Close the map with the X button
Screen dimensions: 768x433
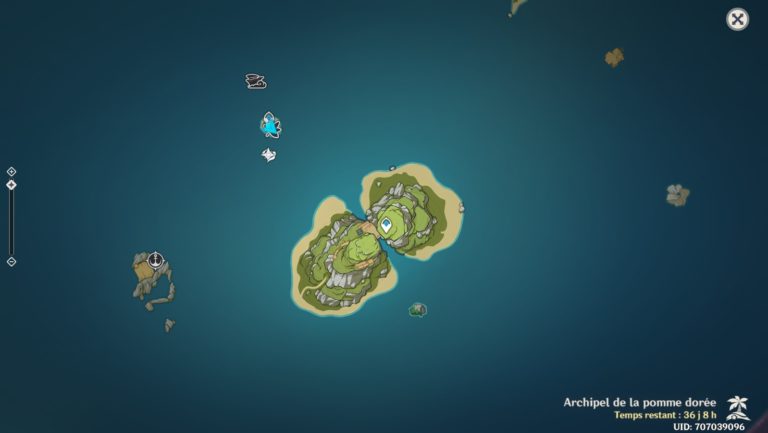tap(737, 19)
